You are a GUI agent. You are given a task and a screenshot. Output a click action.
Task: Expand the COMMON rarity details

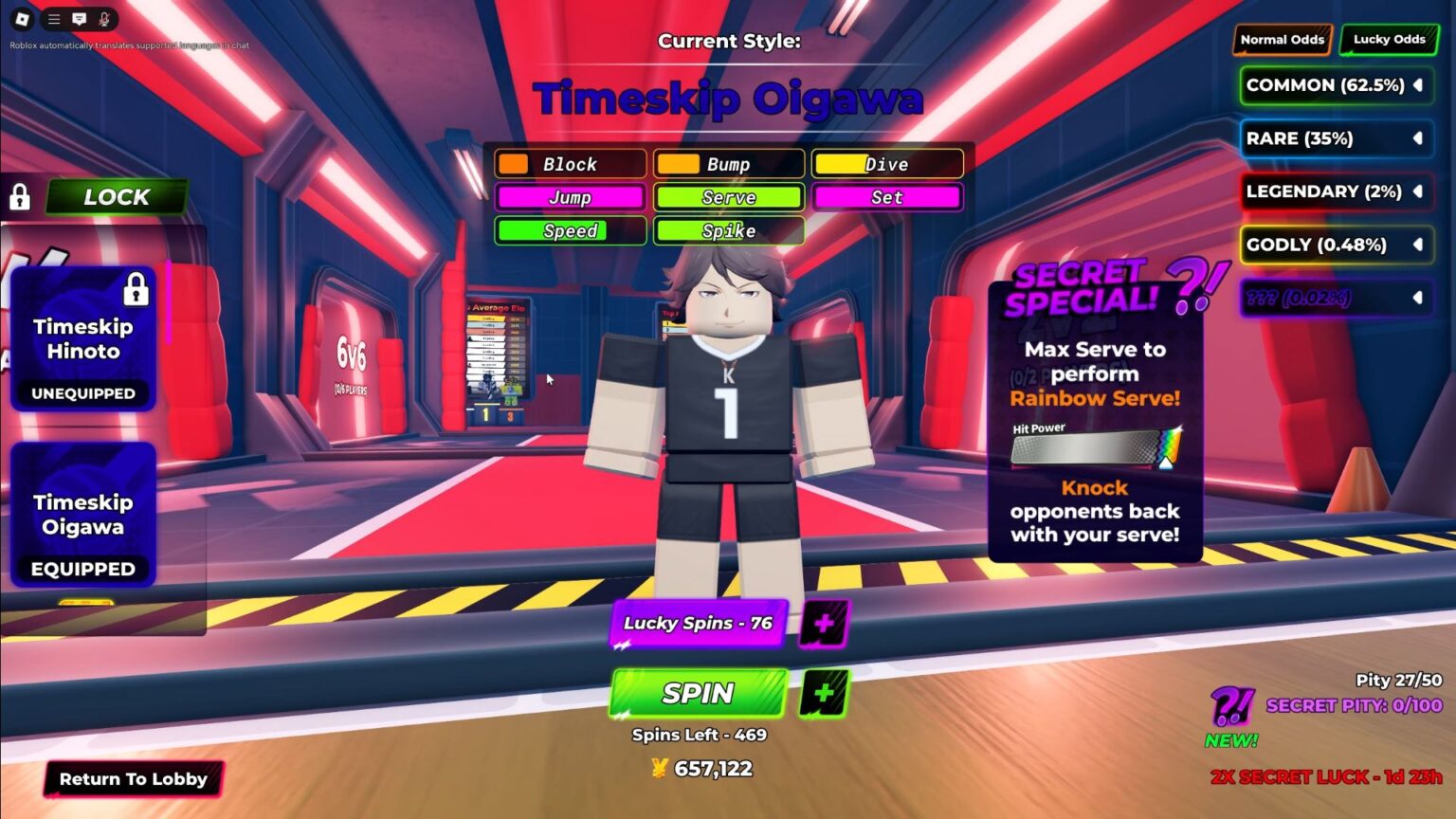pos(1417,84)
